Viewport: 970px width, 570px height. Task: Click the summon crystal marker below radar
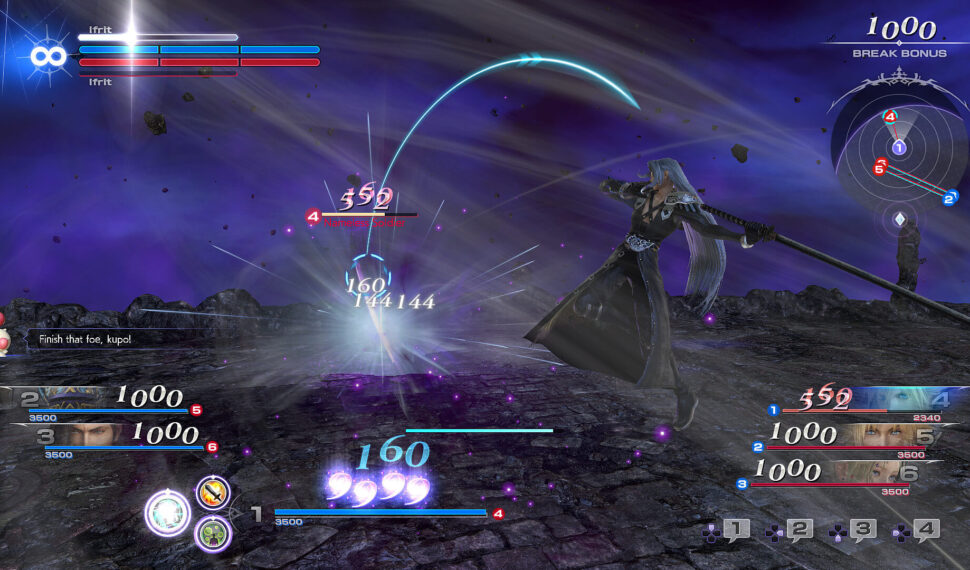(x=899, y=219)
